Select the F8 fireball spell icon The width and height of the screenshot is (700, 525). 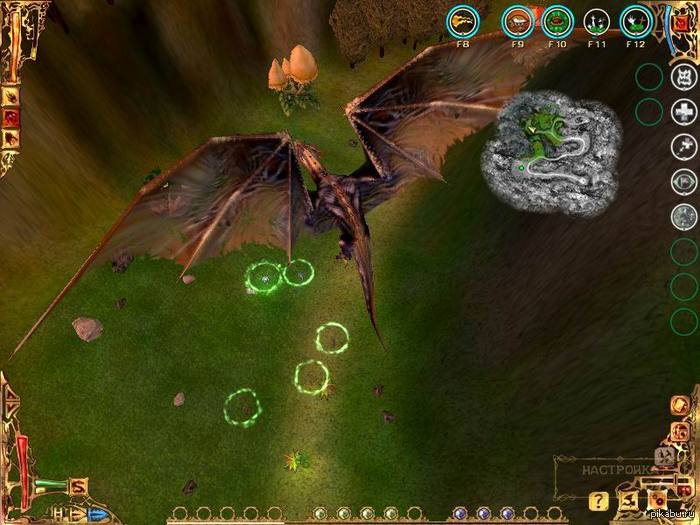click(462, 20)
